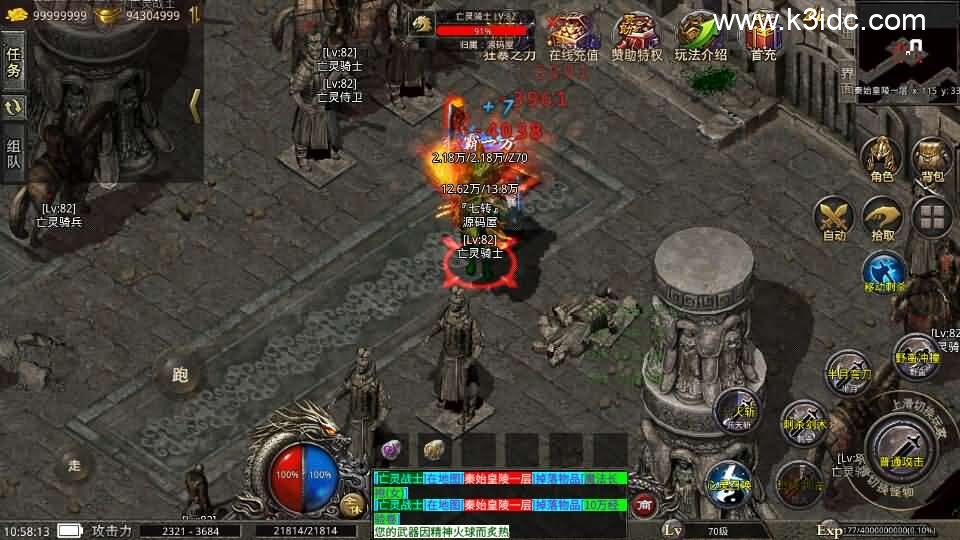
Task: Collapse the left side panel arrow
Action: point(195,106)
